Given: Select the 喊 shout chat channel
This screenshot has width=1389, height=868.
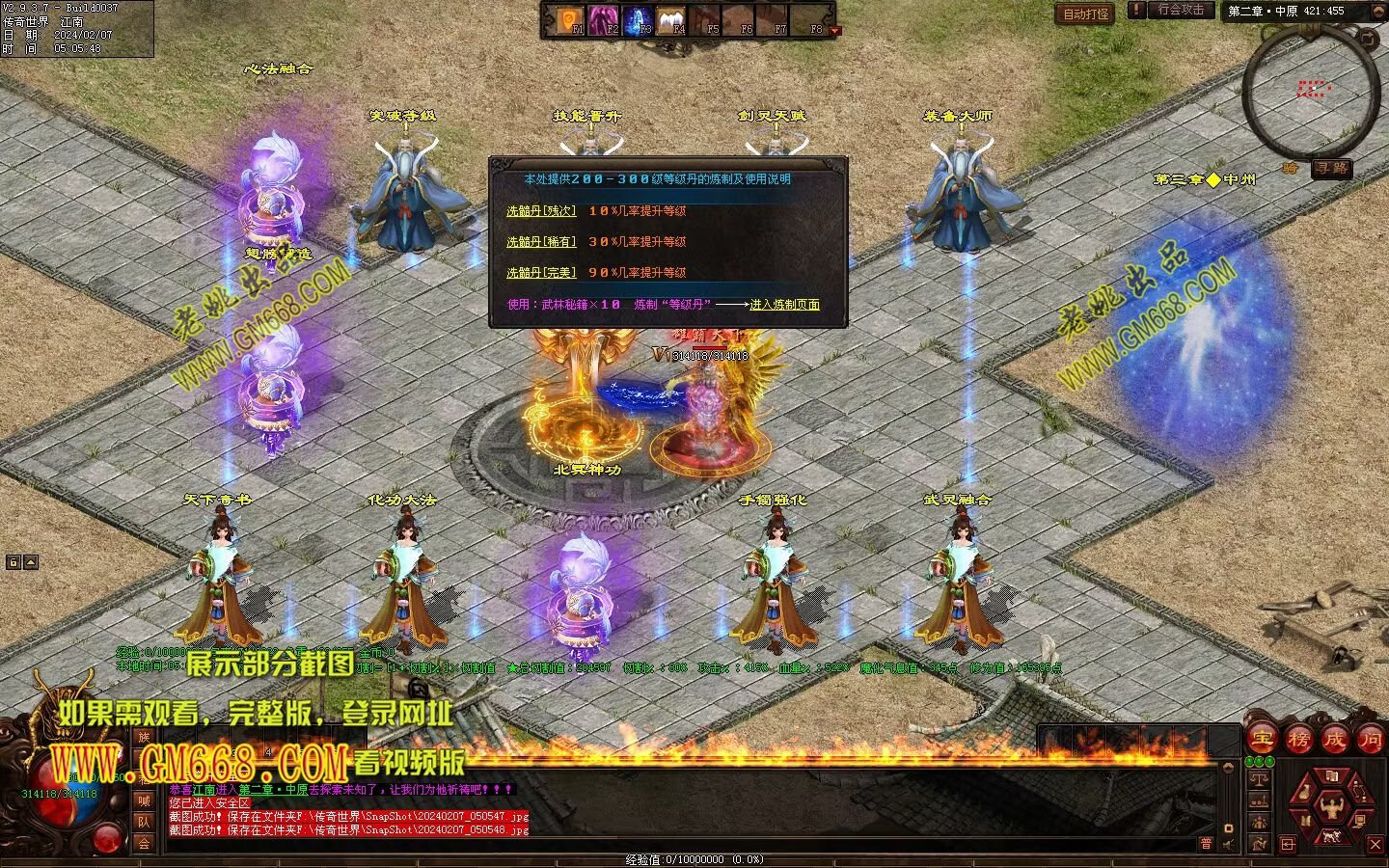Looking at the screenshot, I should (x=144, y=800).
